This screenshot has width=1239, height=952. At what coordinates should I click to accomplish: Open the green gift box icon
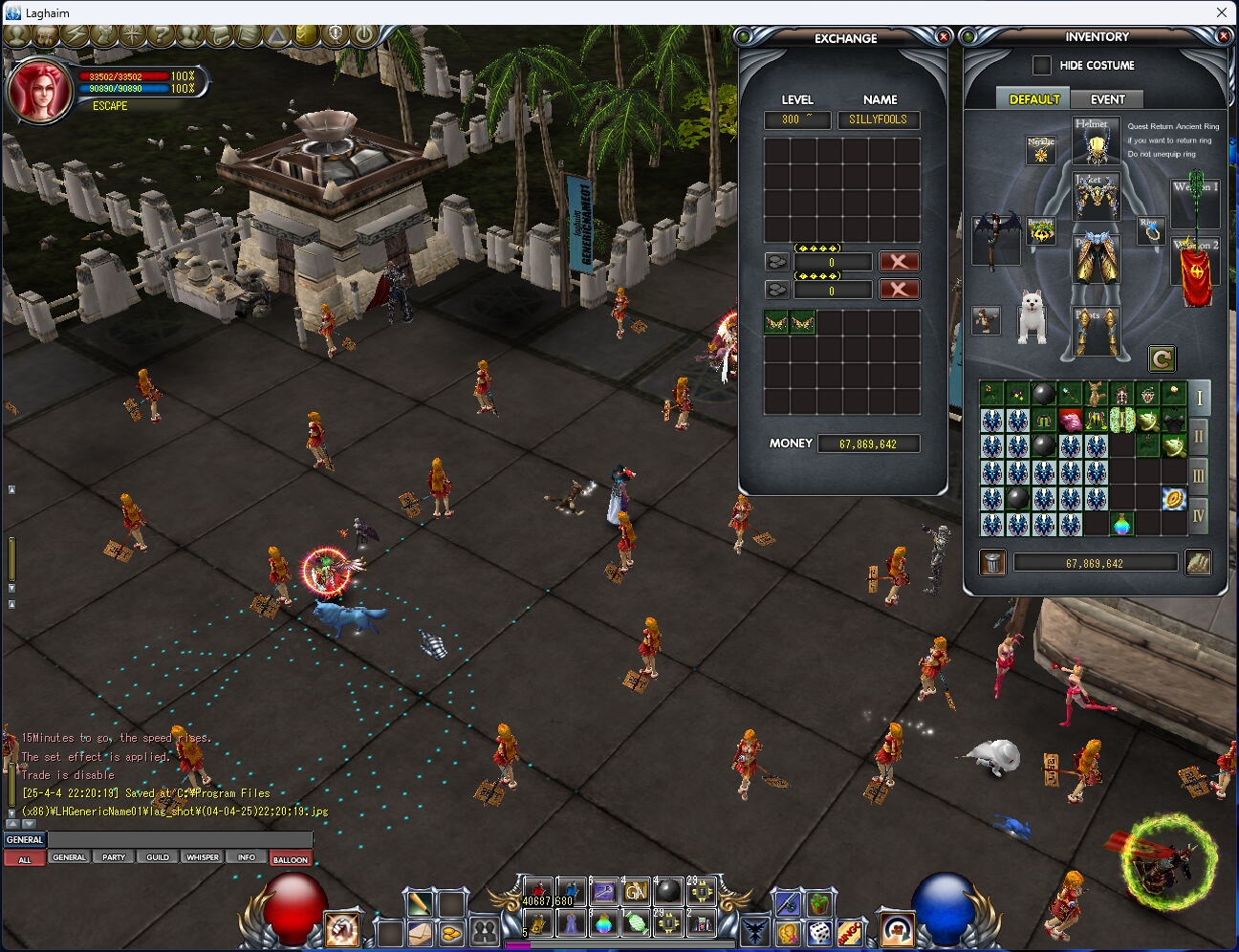(819, 901)
